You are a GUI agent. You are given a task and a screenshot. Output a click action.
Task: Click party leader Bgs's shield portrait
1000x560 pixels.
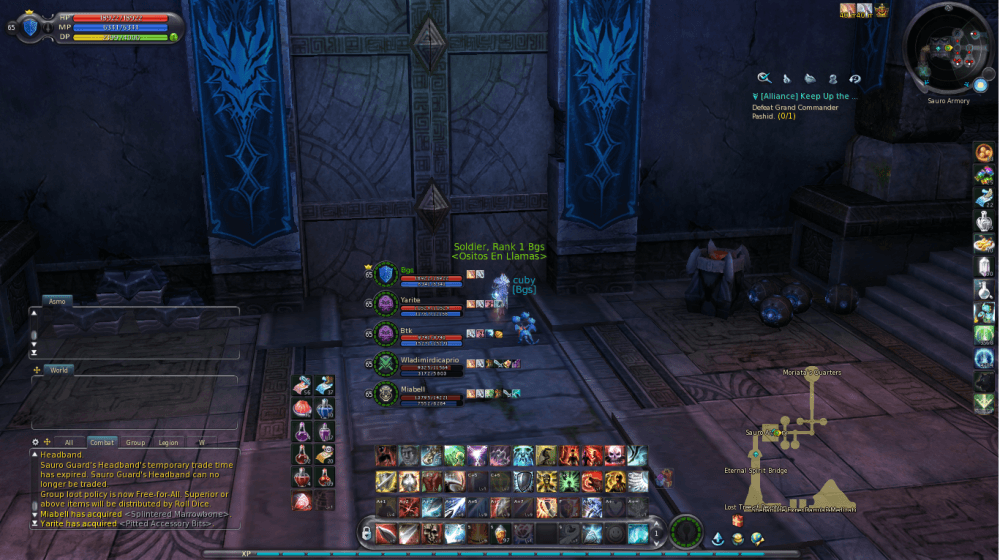tap(386, 273)
